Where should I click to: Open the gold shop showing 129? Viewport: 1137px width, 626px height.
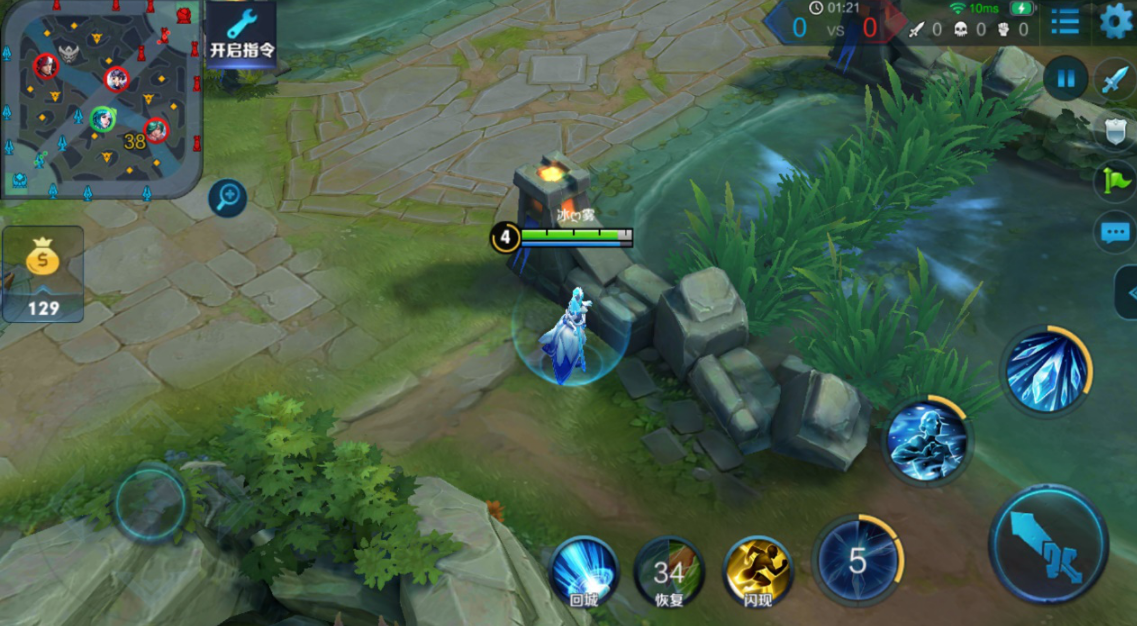click(43, 273)
